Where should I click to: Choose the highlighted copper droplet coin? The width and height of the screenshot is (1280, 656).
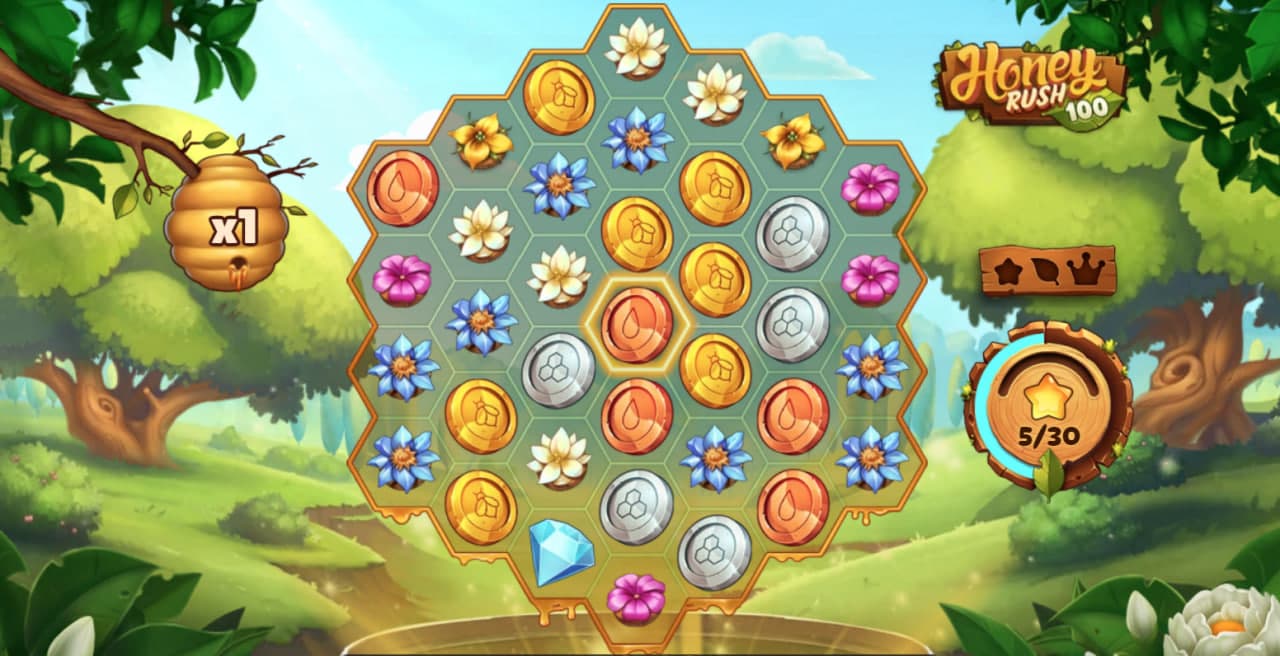[637, 325]
